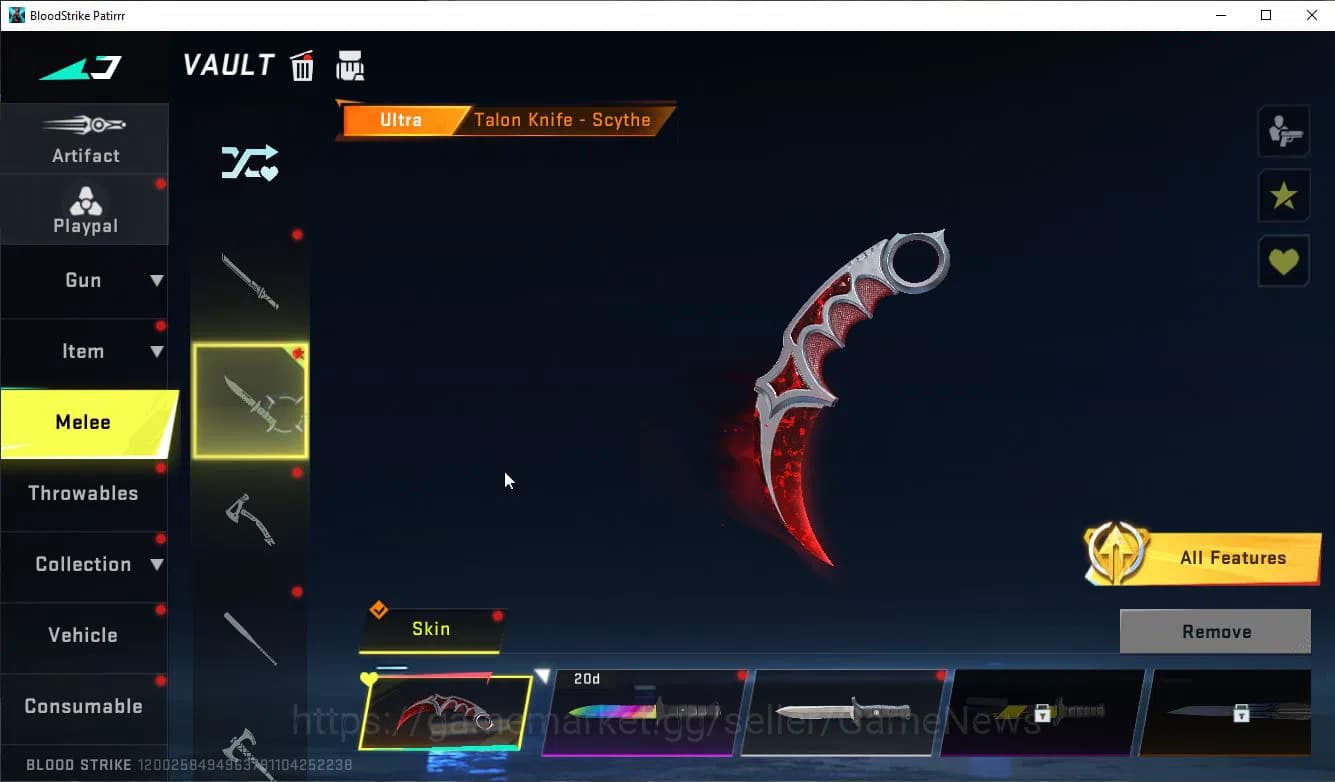Click the dismantle machine icon beside the trash
Screen dimensions: 1335x782
(350, 64)
